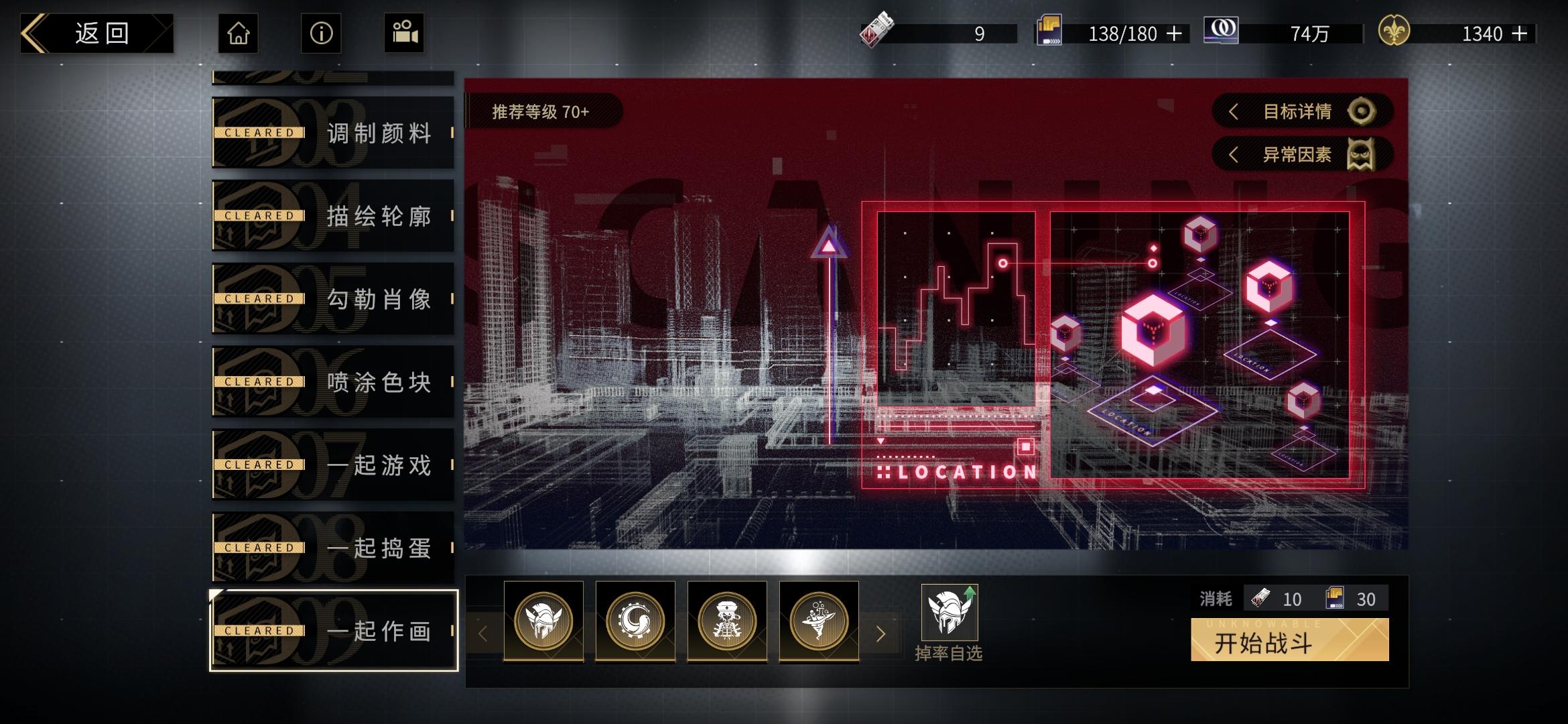Choose stage 06 喷涂色块

pos(333,382)
